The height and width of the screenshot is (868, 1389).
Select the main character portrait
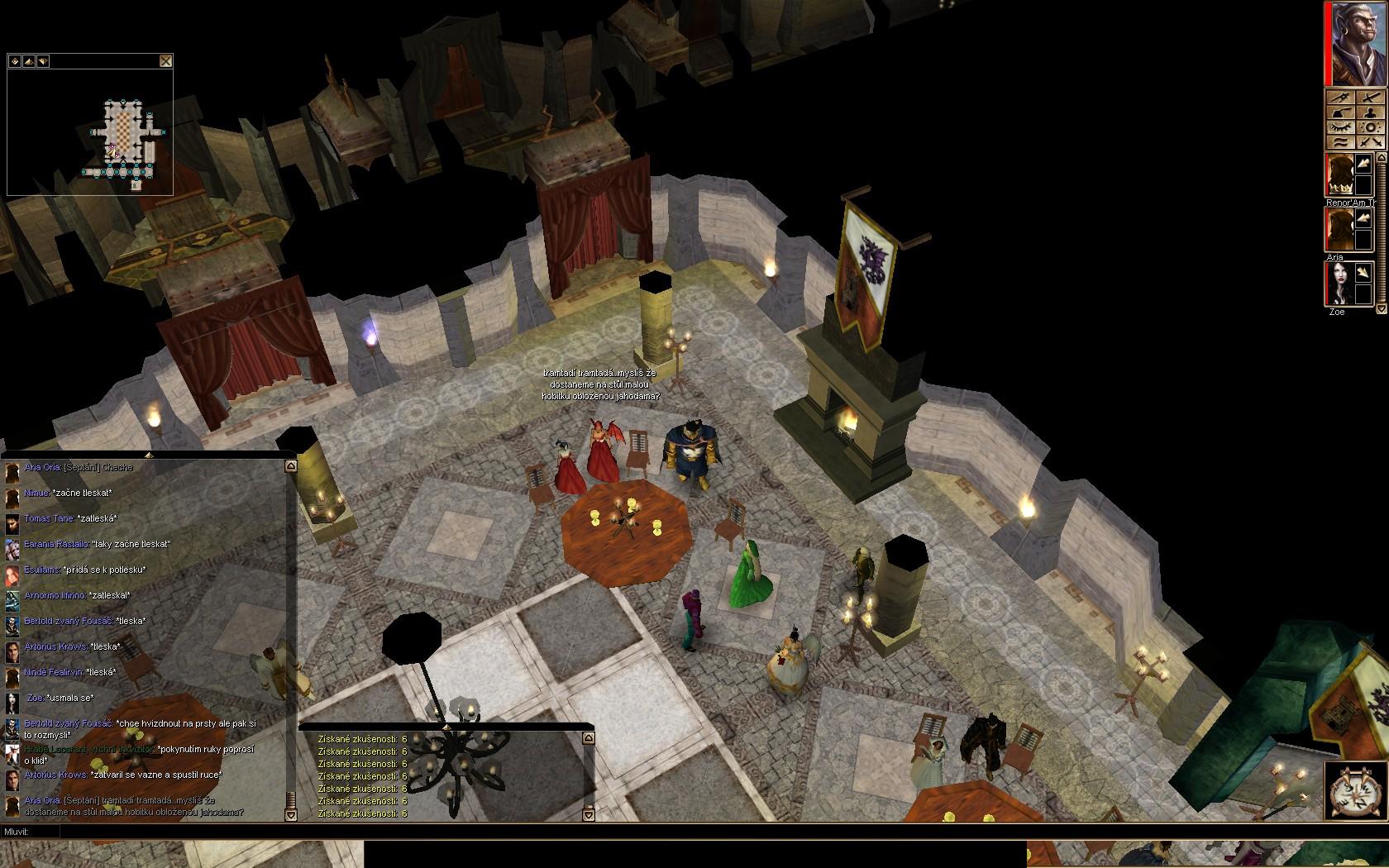tap(1357, 44)
